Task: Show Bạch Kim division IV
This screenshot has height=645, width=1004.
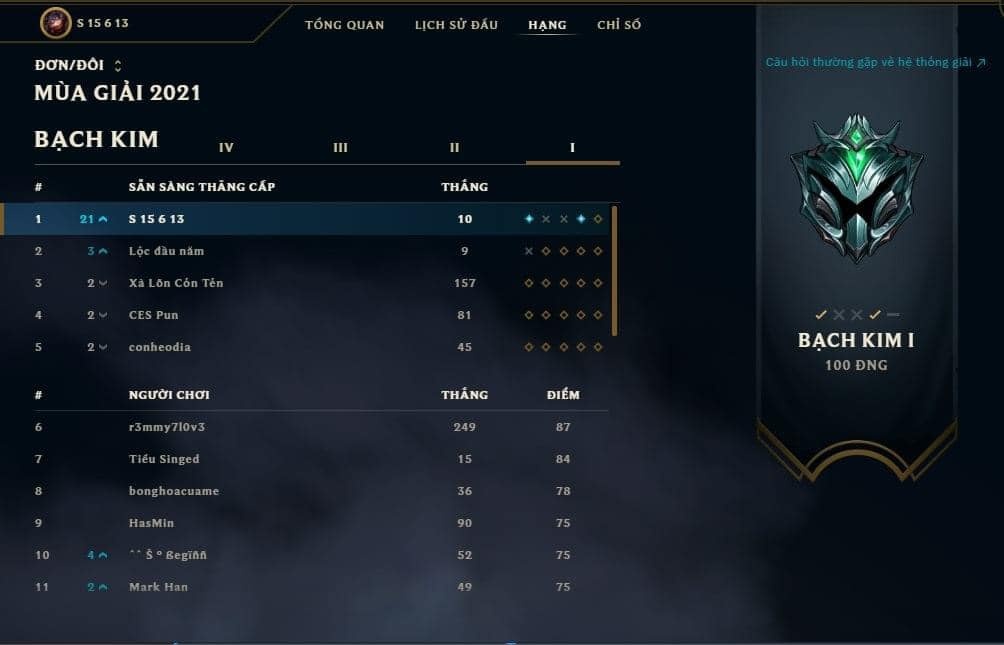Action: point(226,148)
